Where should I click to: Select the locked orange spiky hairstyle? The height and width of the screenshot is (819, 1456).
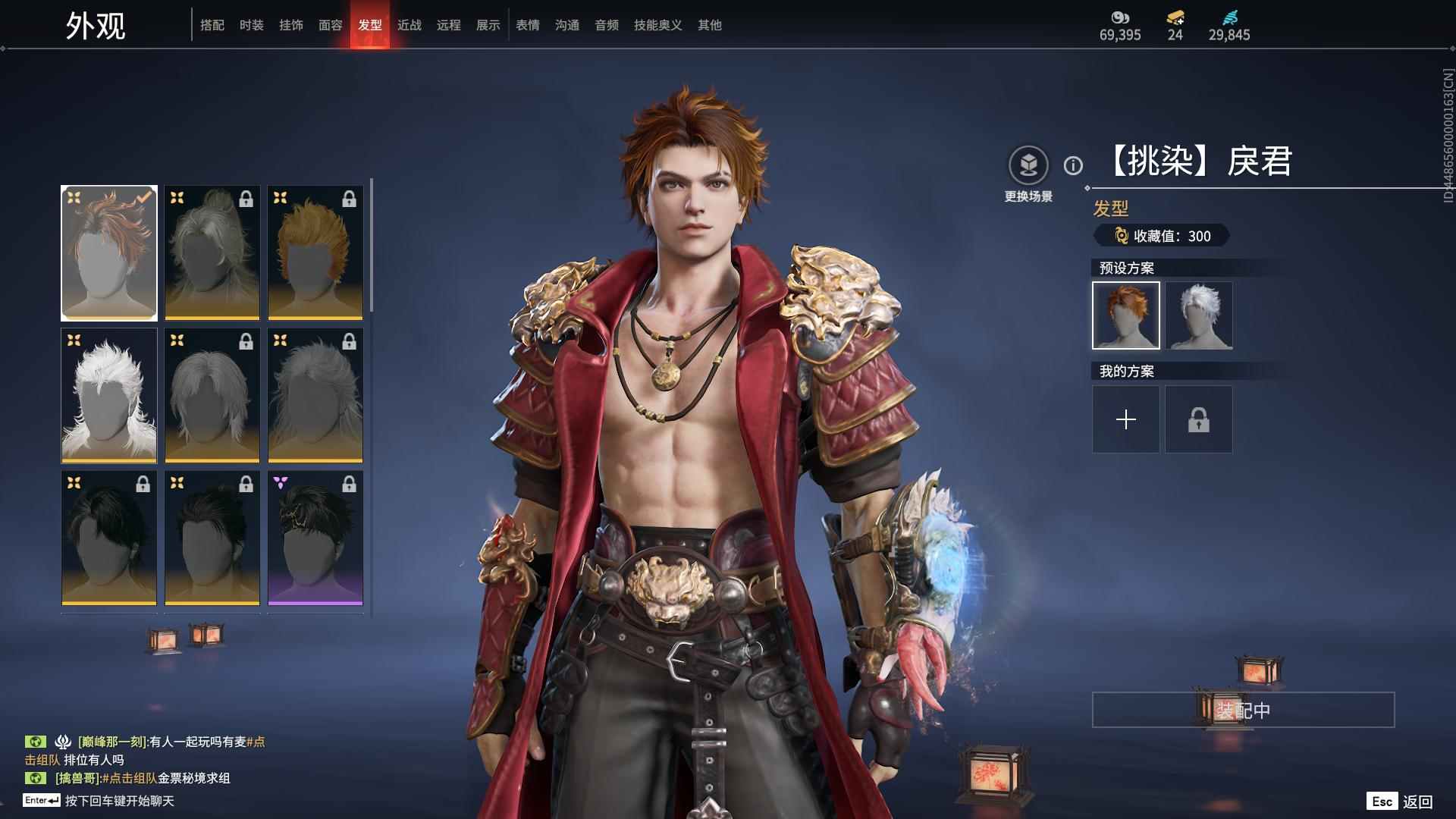(315, 253)
